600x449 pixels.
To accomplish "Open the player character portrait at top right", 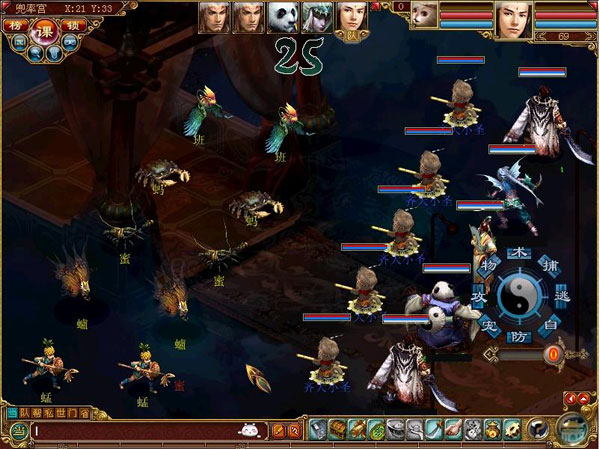I will (513, 18).
